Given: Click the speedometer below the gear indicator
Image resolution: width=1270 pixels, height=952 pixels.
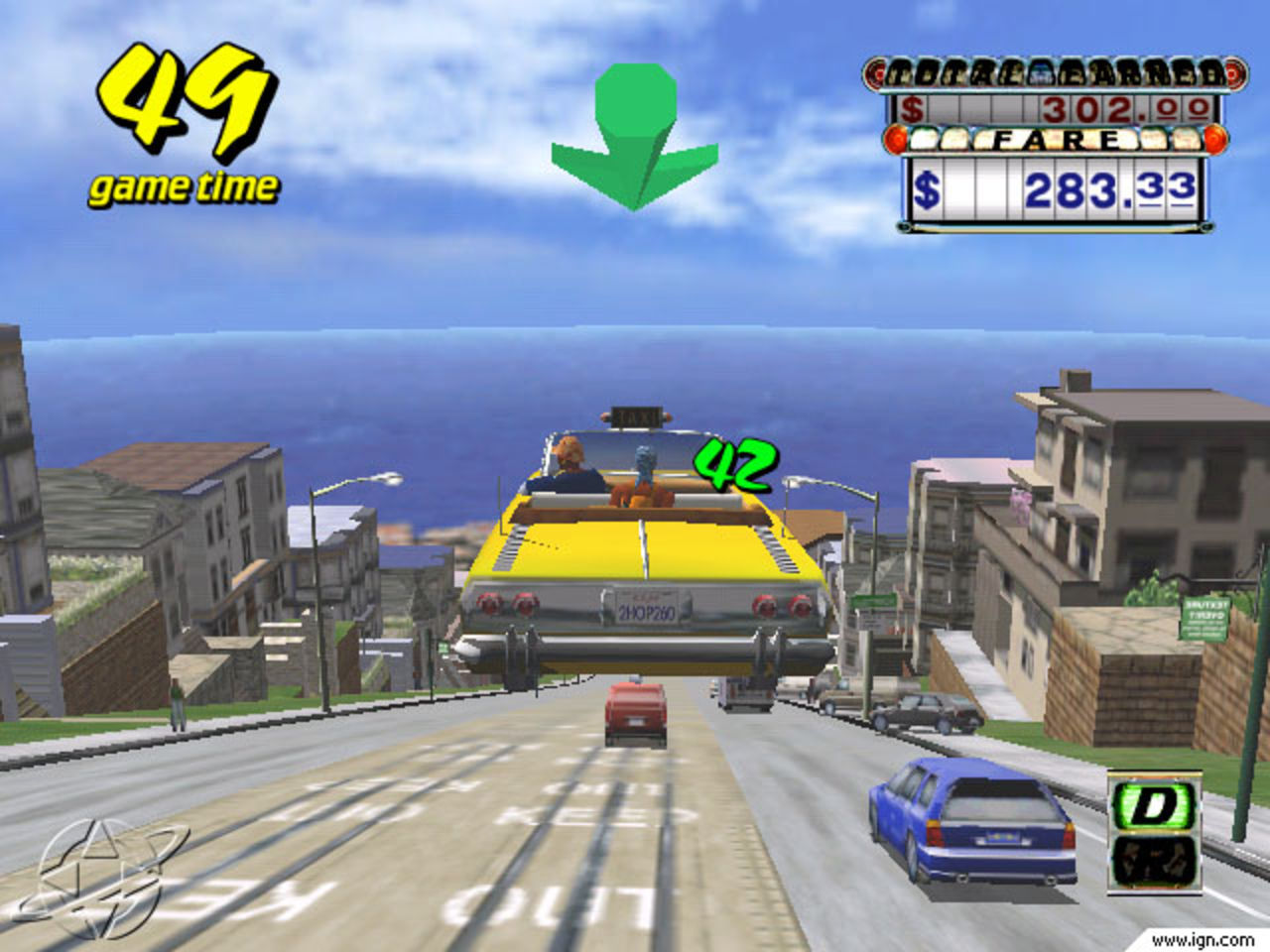Looking at the screenshot, I should tap(1154, 858).
